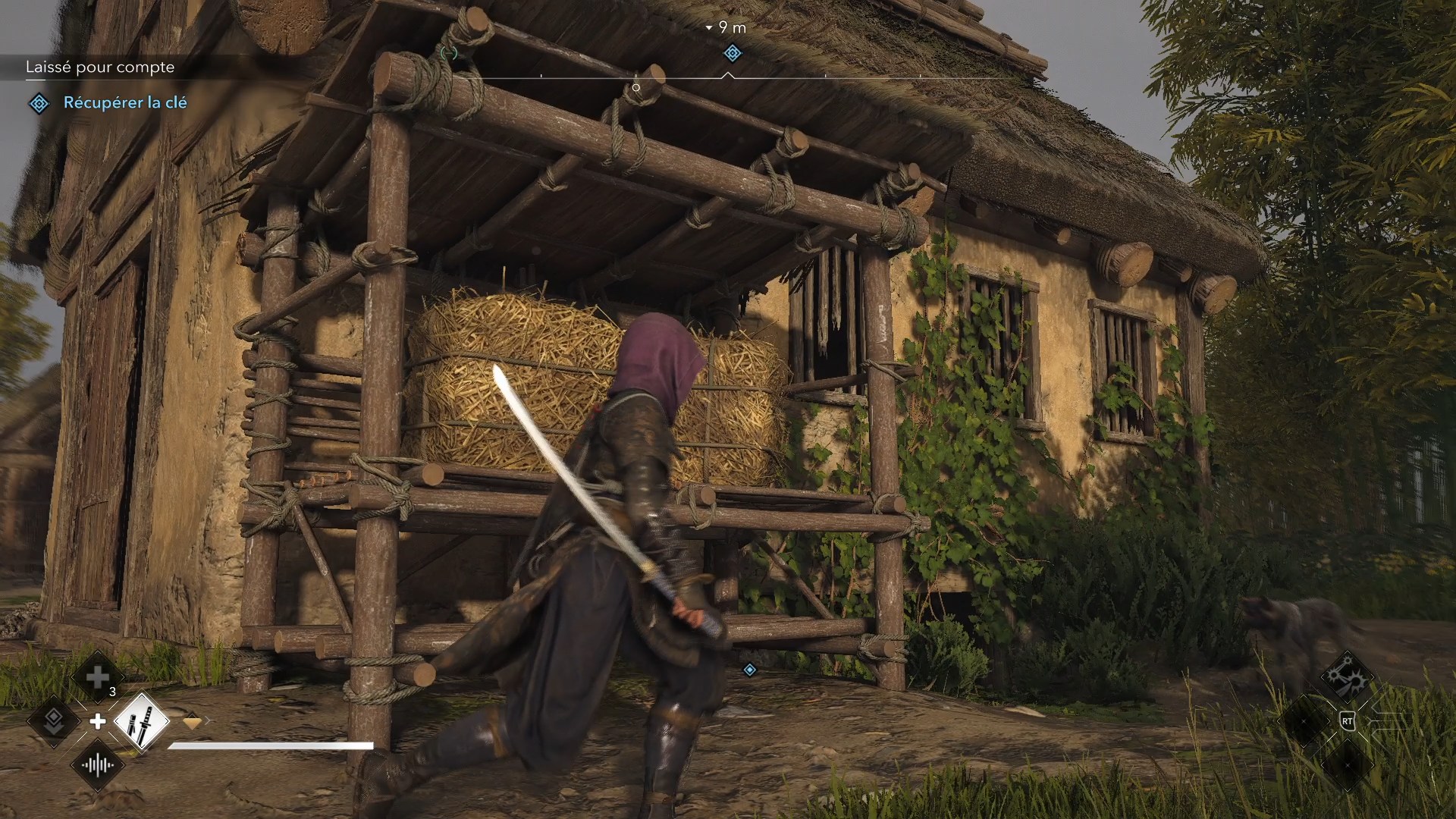Click the blue waypoint marker near the house base

point(748,670)
